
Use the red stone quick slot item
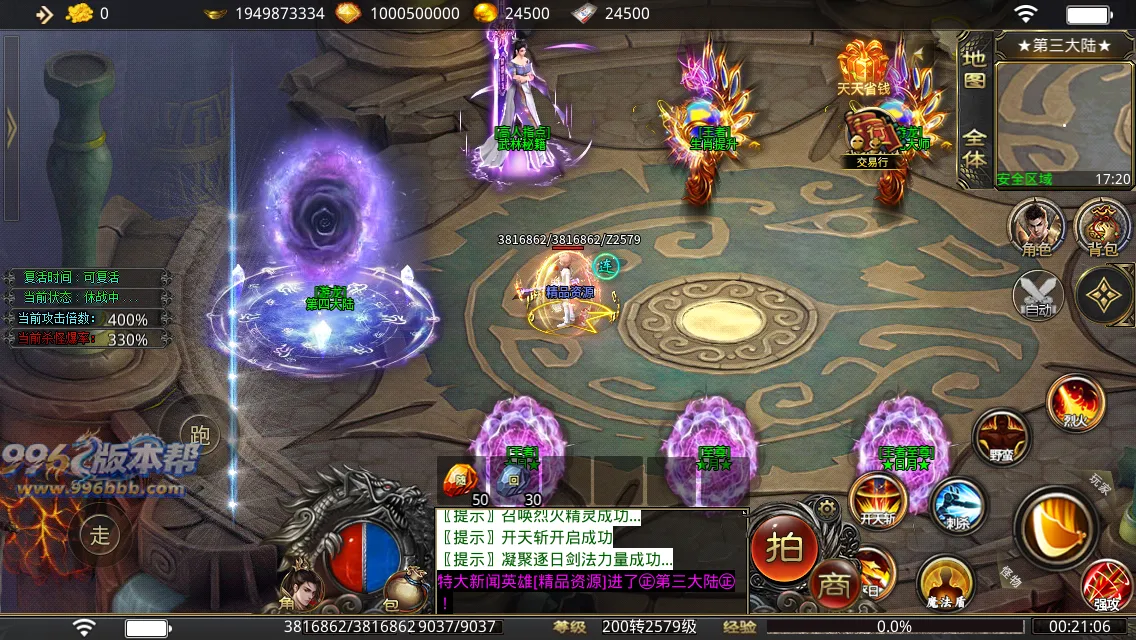461,480
